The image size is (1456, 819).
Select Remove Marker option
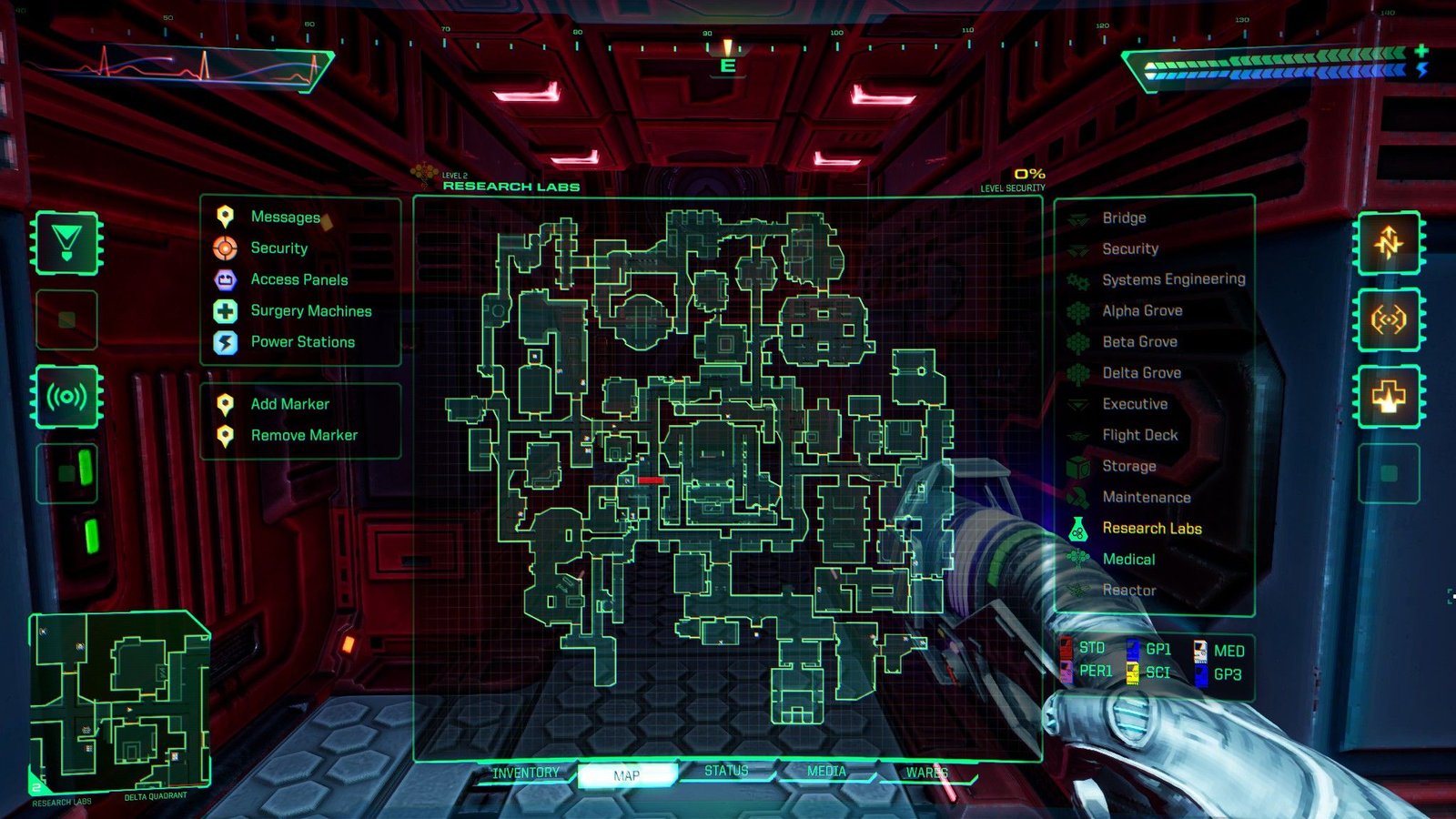point(303,435)
